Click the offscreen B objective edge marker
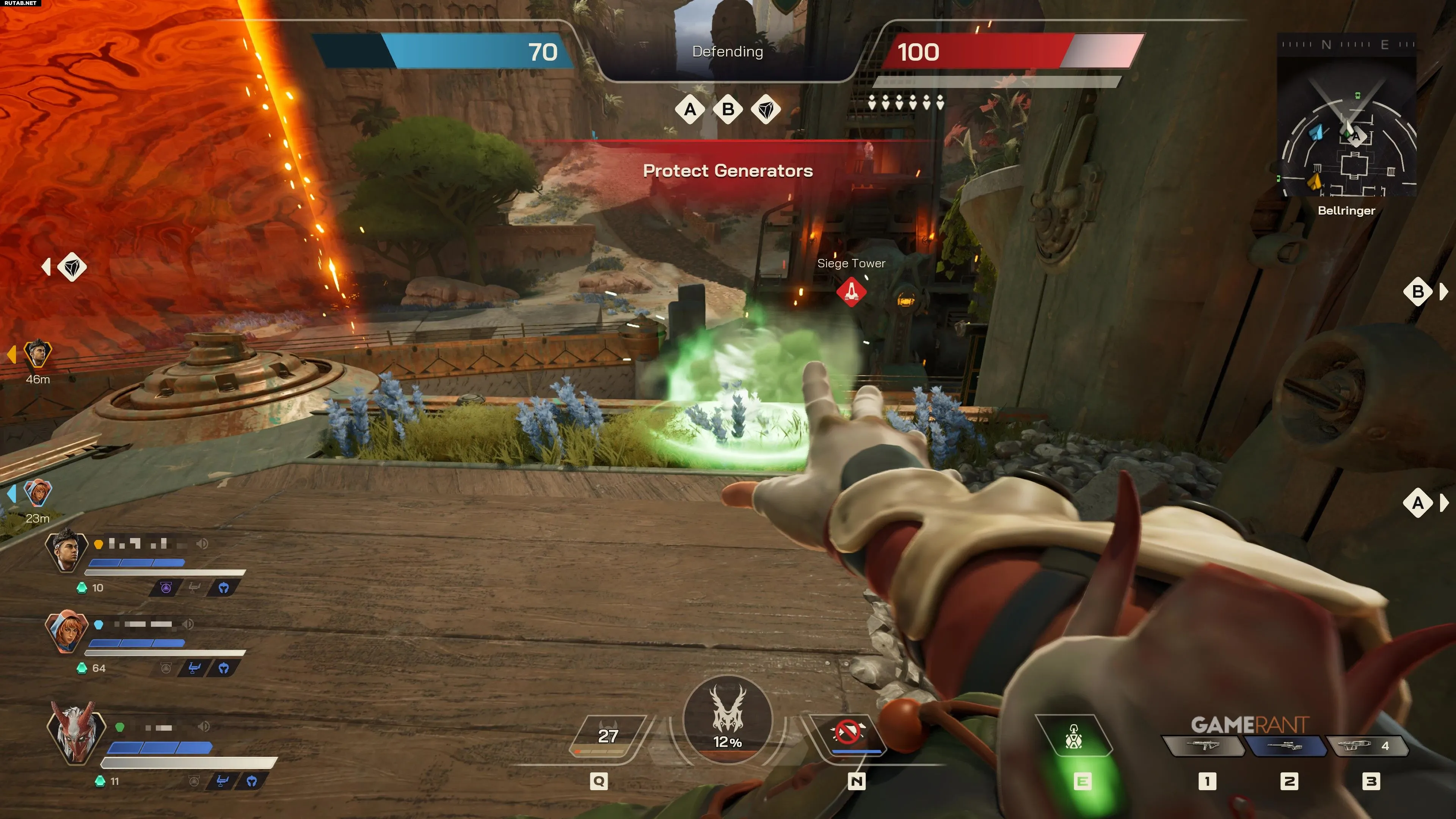Viewport: 1456px width, 819px height. pyautogui.click(x=1418, y=292)
